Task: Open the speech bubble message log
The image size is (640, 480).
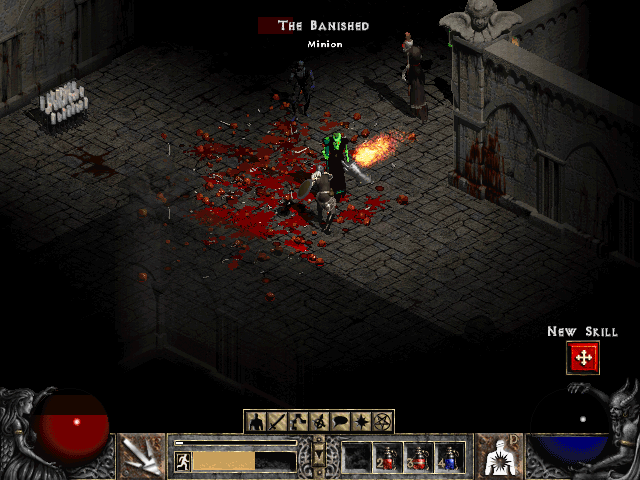Action: click(x=341, y=421)
